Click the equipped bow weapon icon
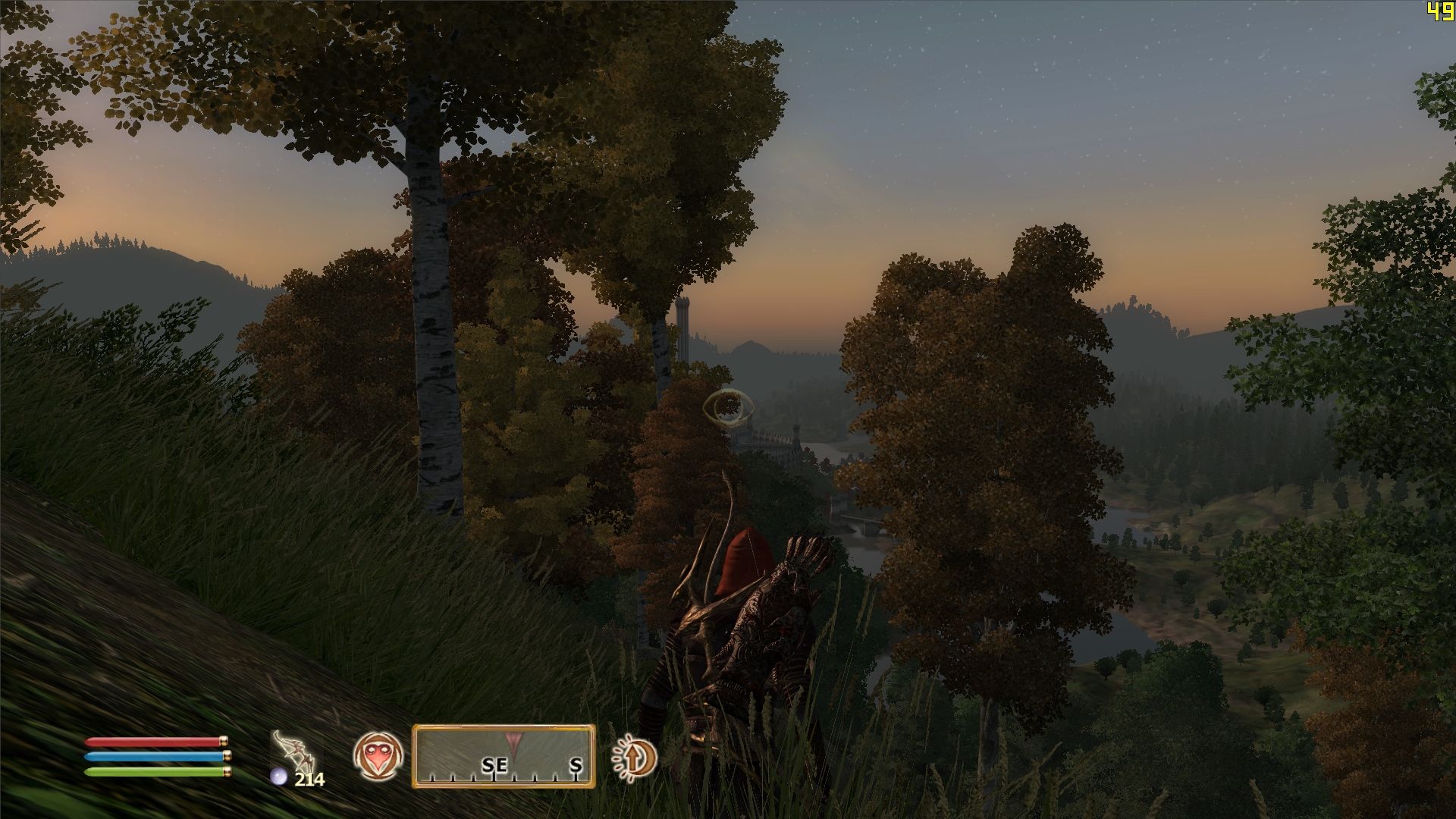Screen dimensions: 1456x819 (294, 750)
